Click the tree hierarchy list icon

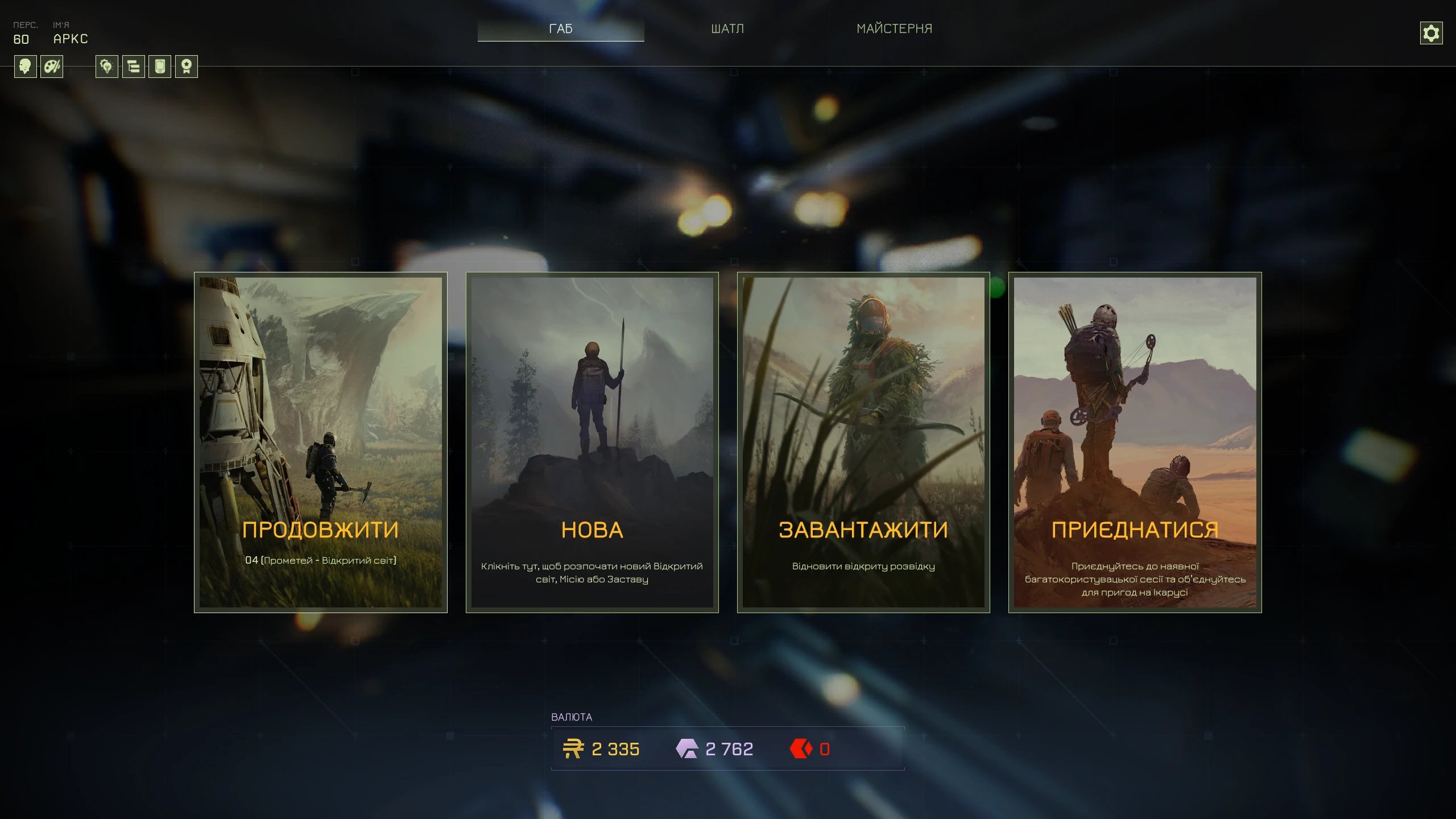134,67
